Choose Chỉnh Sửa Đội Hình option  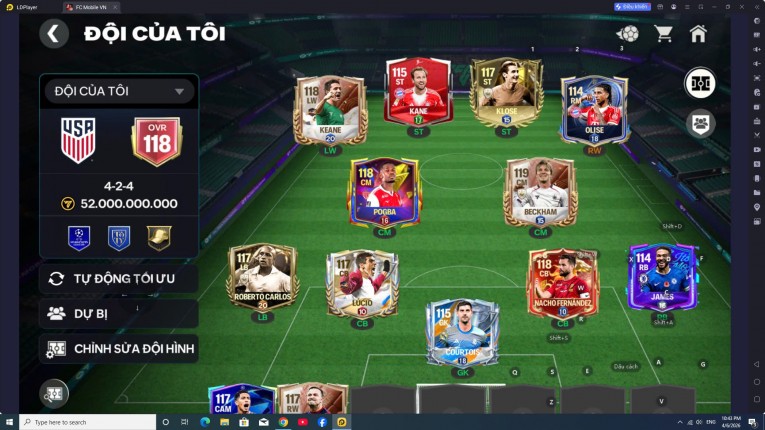pos(118,348)
